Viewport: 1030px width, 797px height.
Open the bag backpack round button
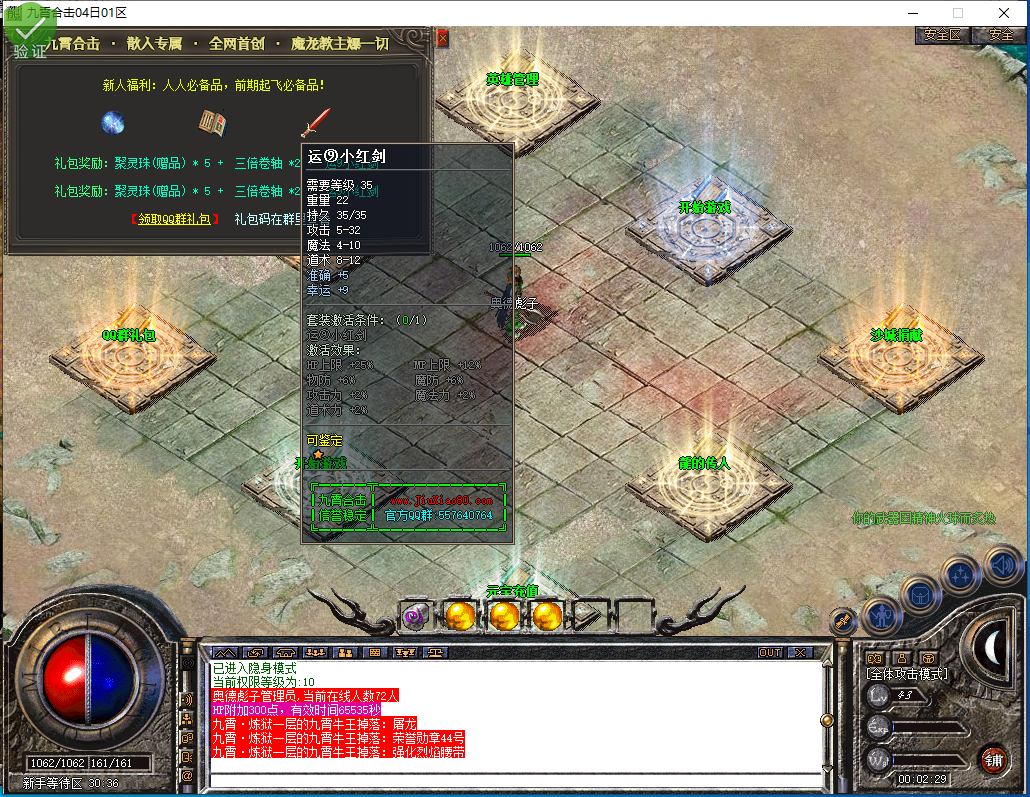pos(920,594)
